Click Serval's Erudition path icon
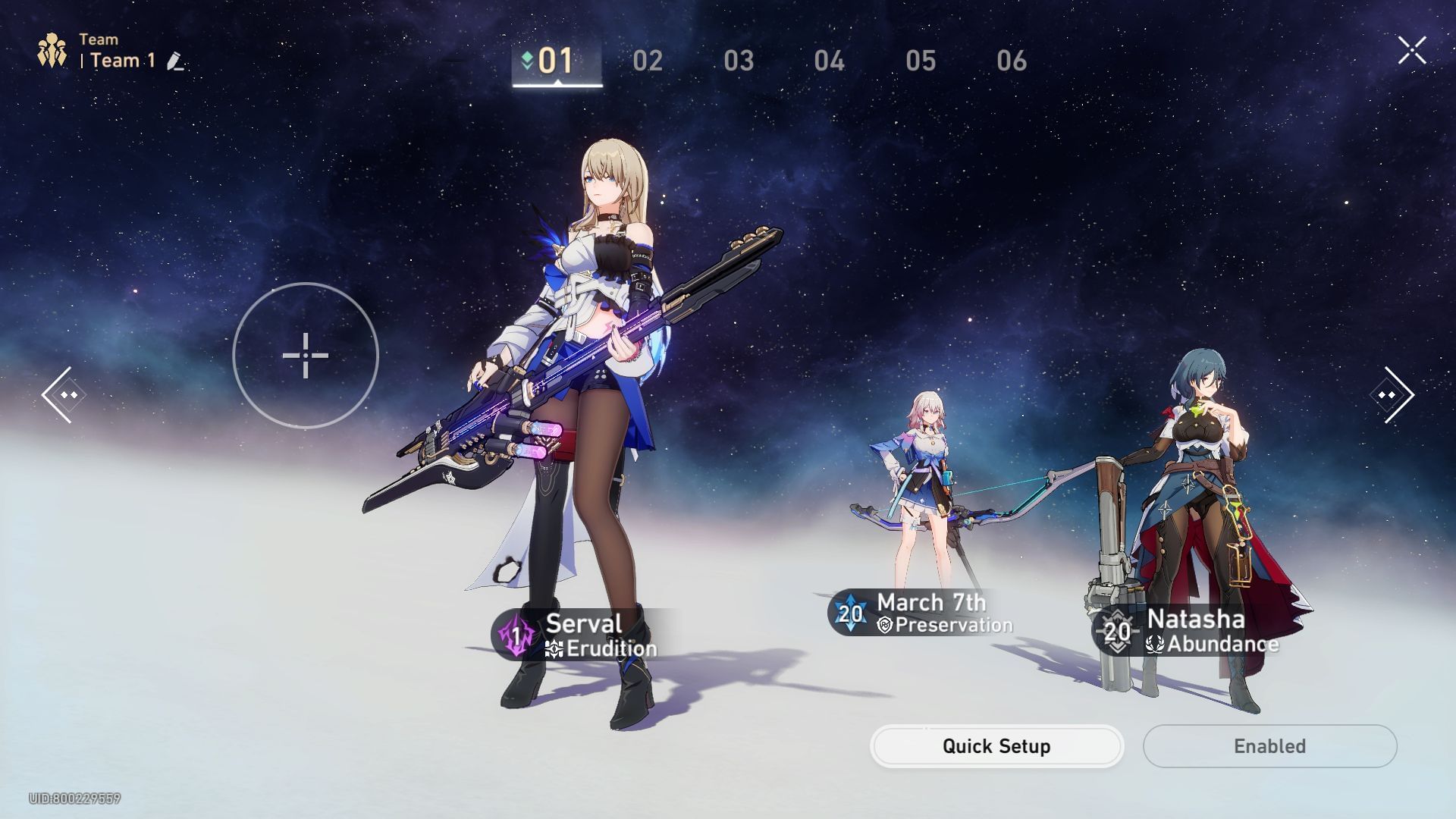The height and width of the screenshot is (819, 1456). [553, 649]
